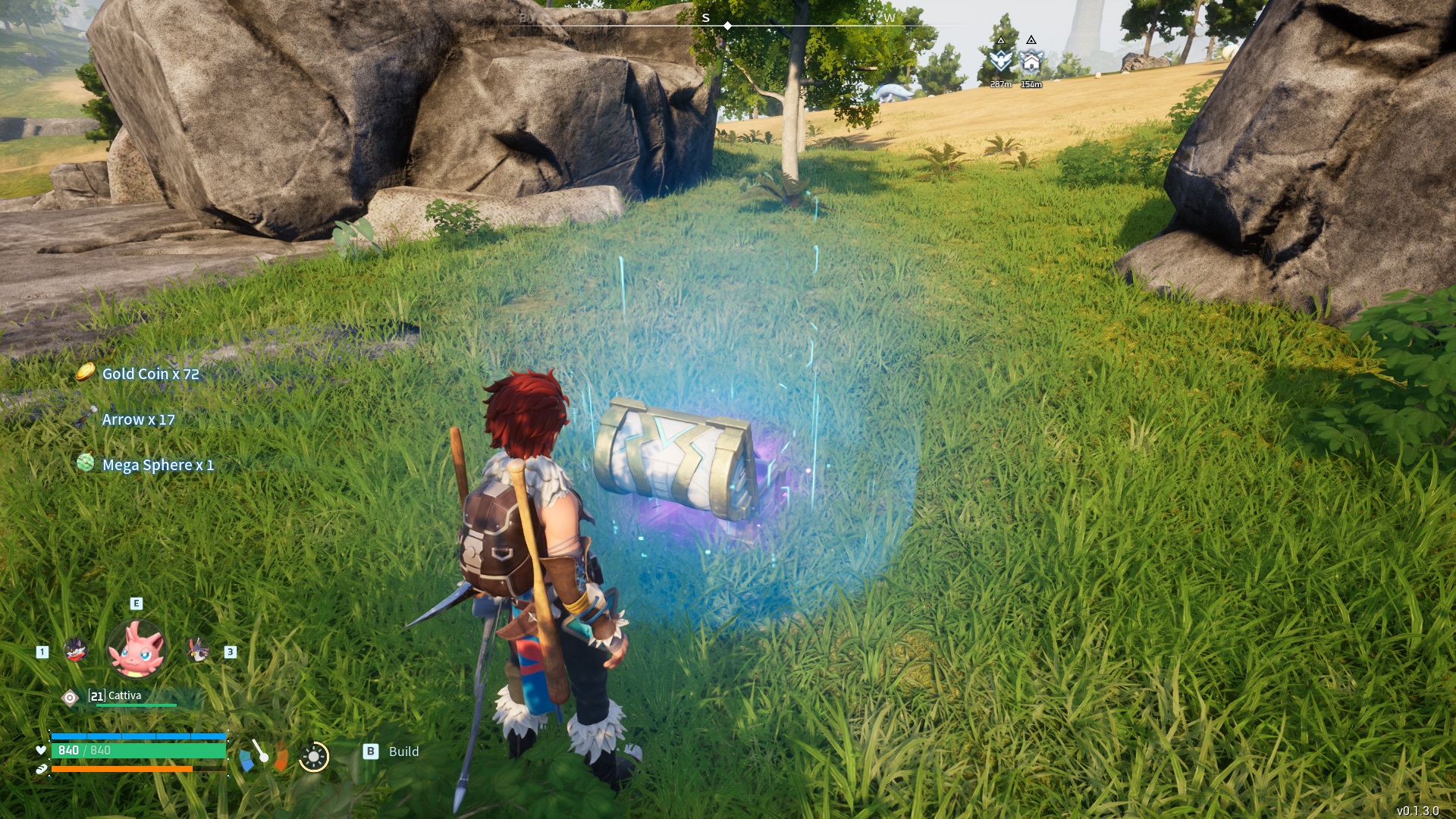This screenshot has height=819, width=1456.
Task: Click the south marker on the compass
Action: click(x=707, y=16)
